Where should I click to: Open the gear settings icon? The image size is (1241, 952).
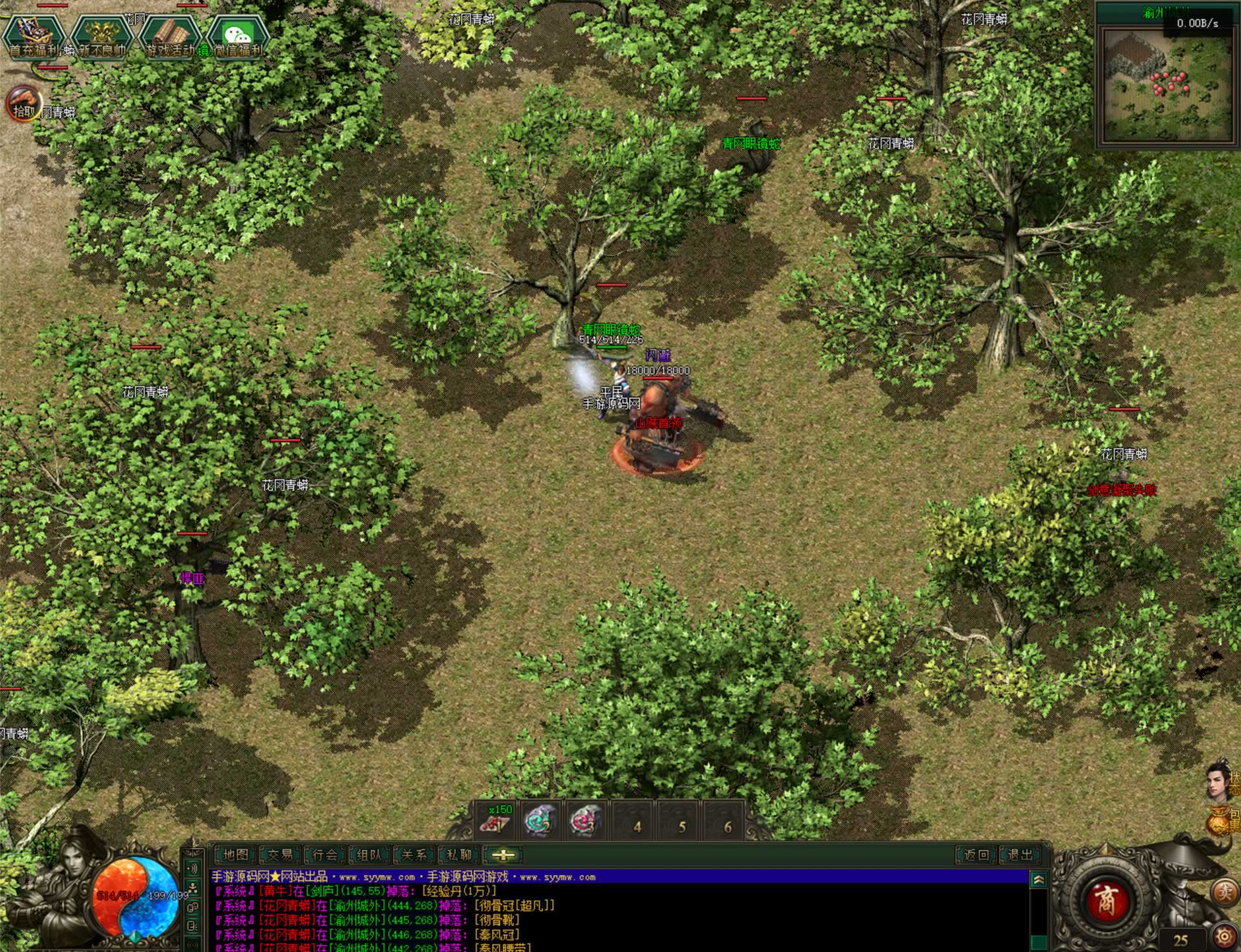click(x=1224, y=936)
